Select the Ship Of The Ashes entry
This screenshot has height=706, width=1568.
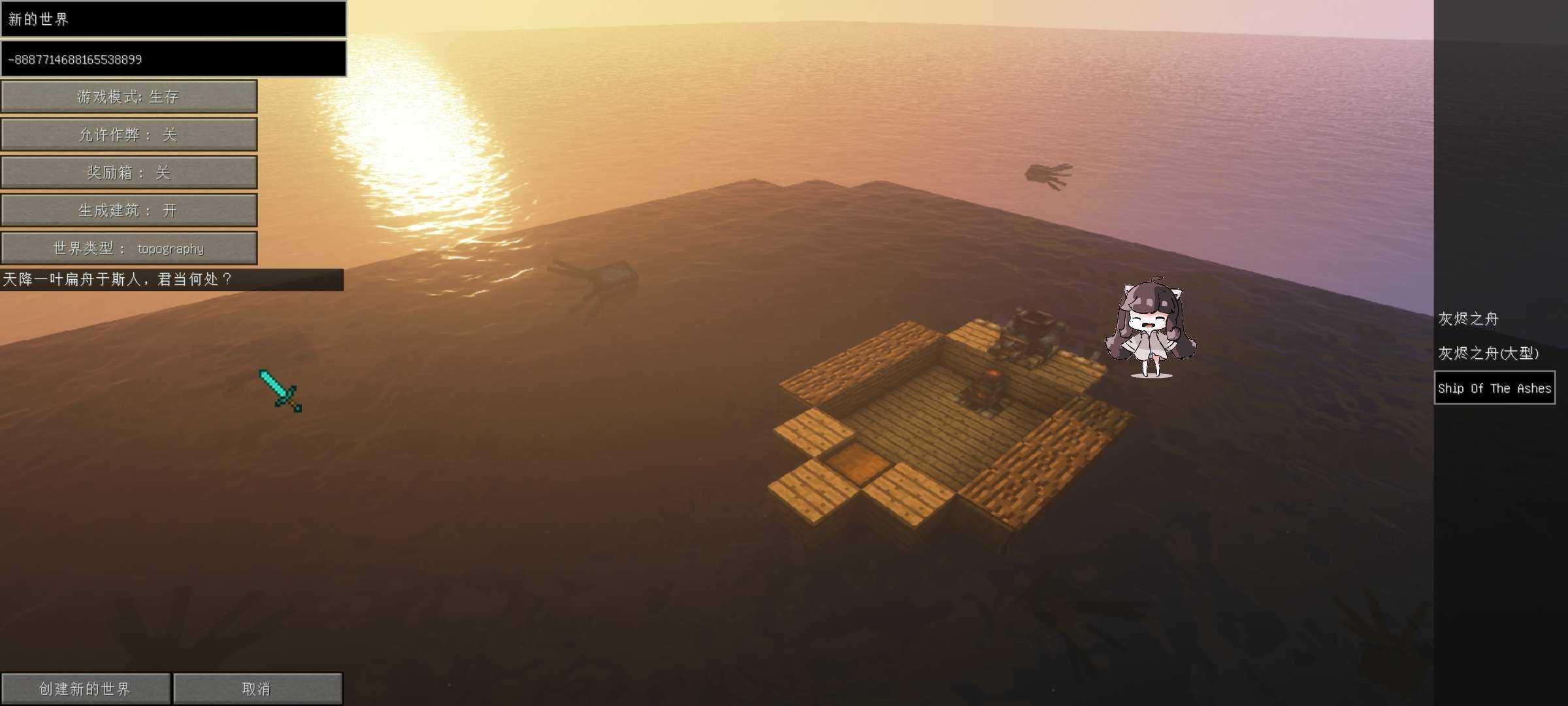click(1494, 388)
